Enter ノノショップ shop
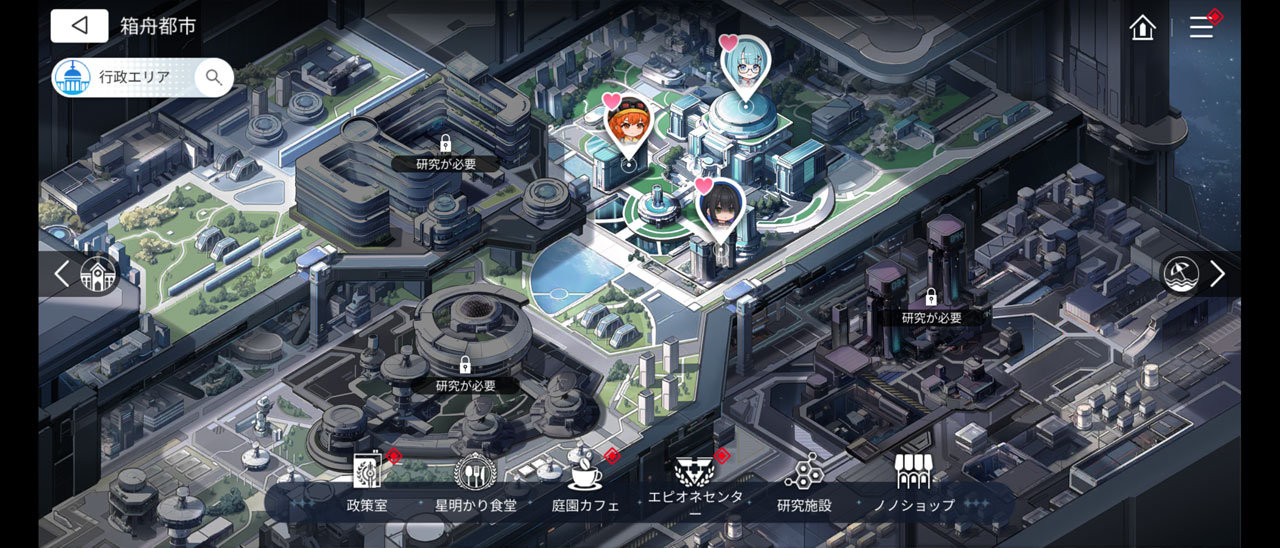 [913, 483]
